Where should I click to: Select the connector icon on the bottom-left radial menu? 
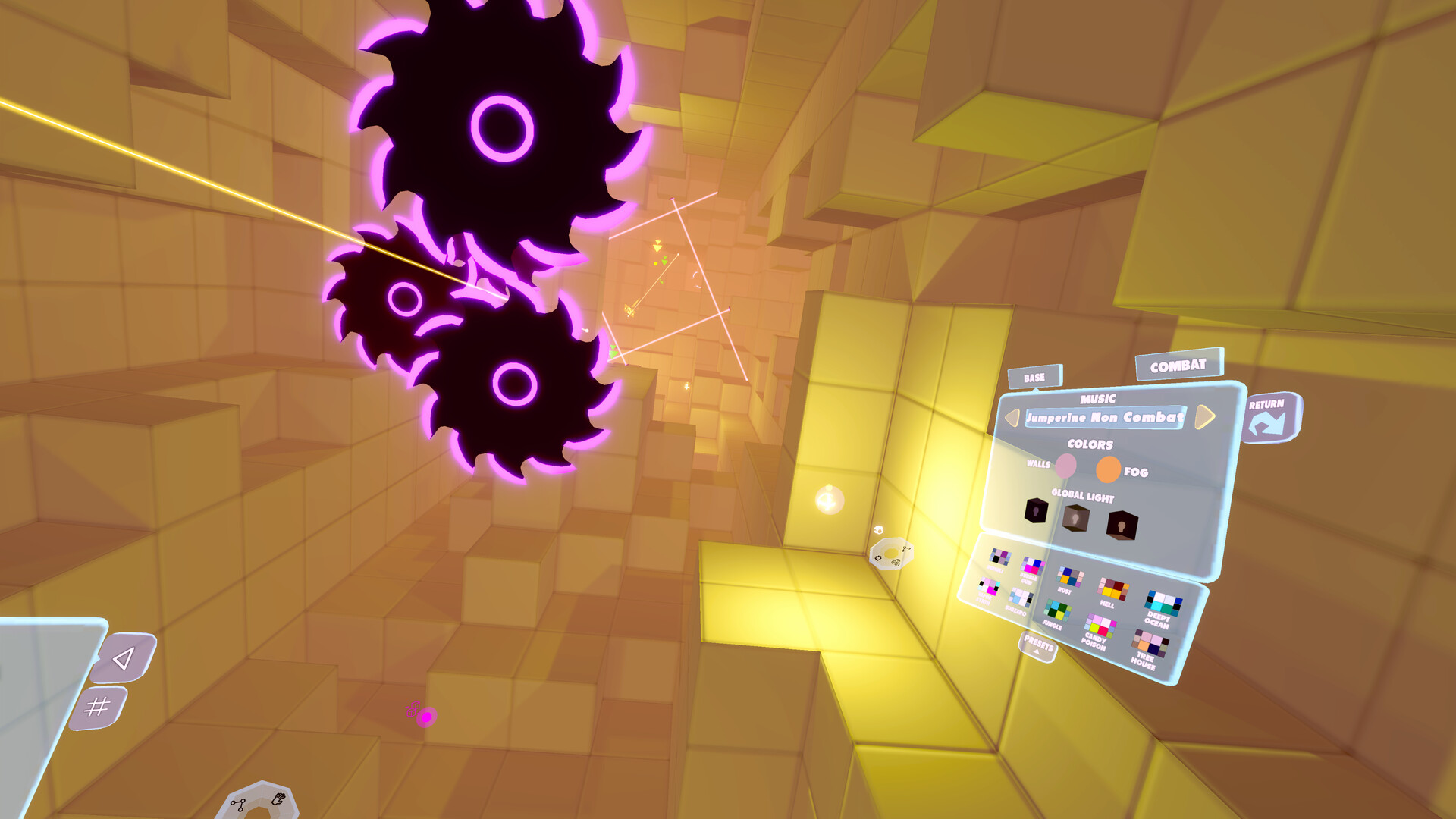(x=238, y=804)
